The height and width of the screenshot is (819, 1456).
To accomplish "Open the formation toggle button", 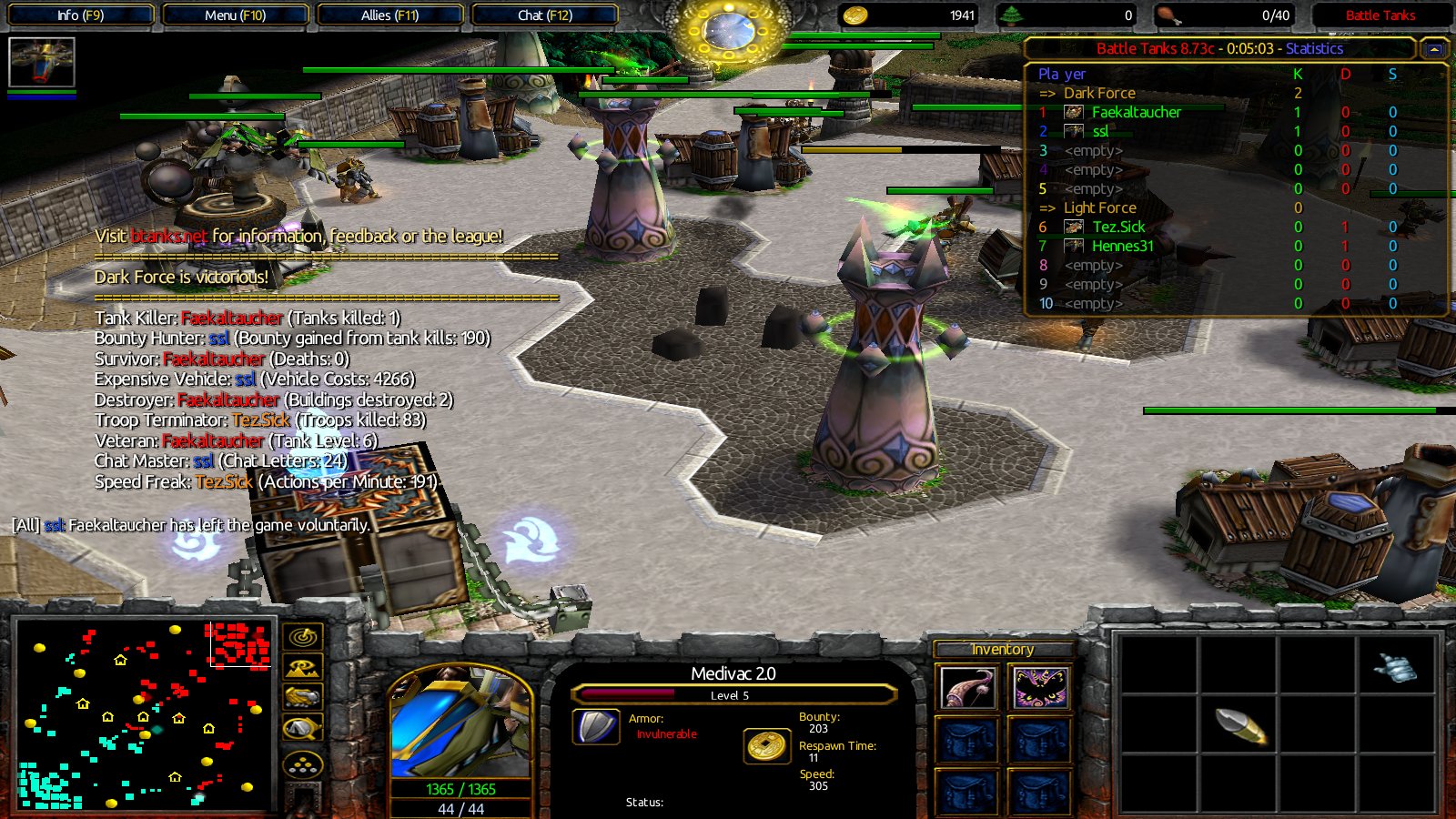I will 303,765.
